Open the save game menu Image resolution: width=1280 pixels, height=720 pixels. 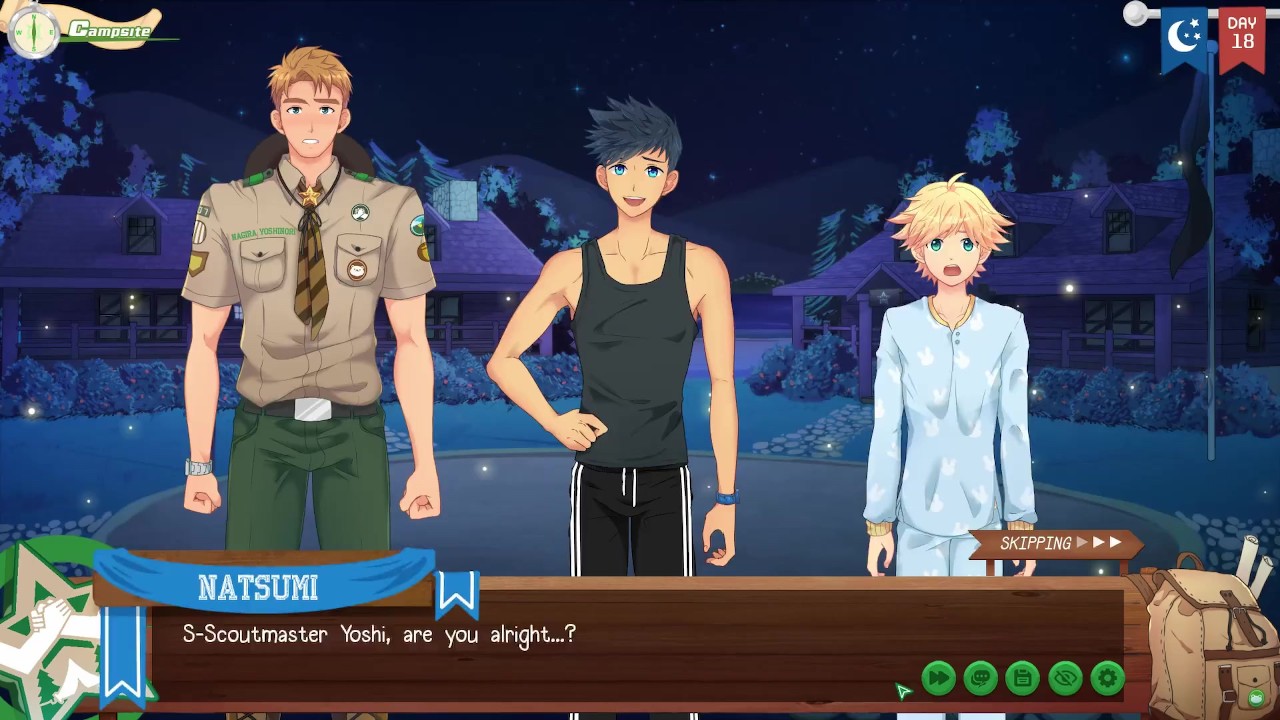[1022, 678]
